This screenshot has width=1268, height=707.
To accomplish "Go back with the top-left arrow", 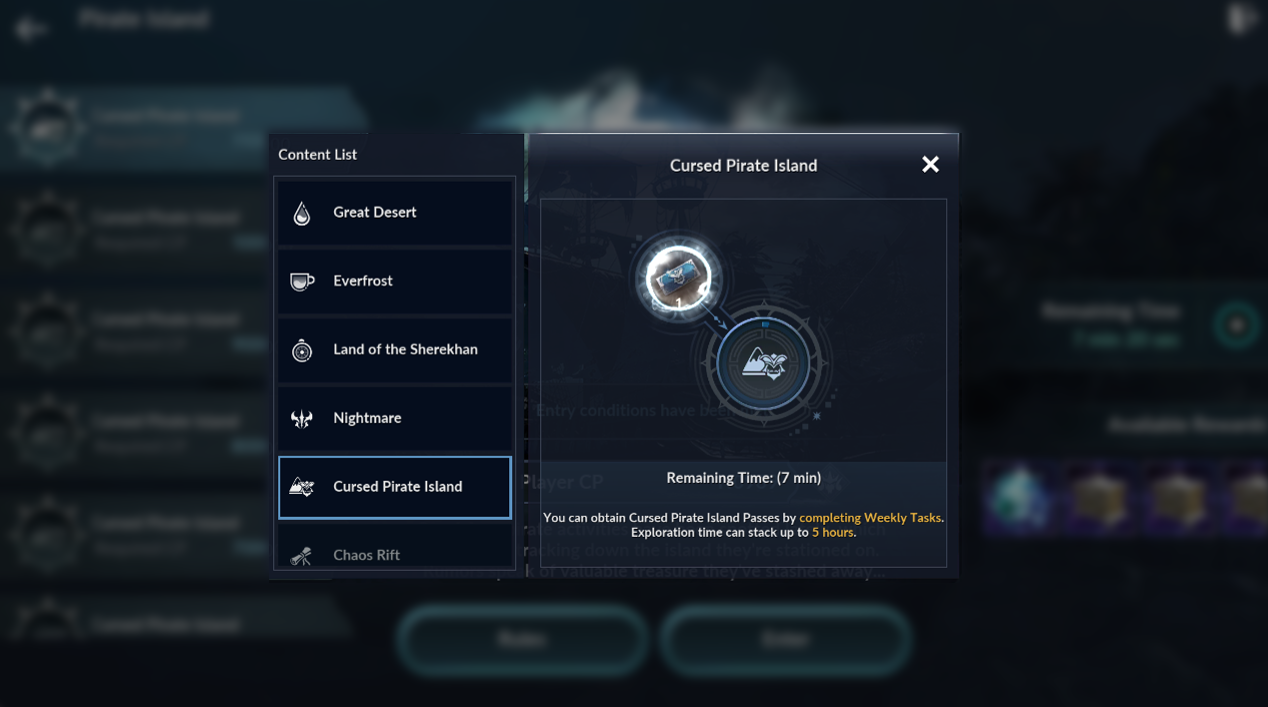I will pyautogui.click(x=30, y=27).
